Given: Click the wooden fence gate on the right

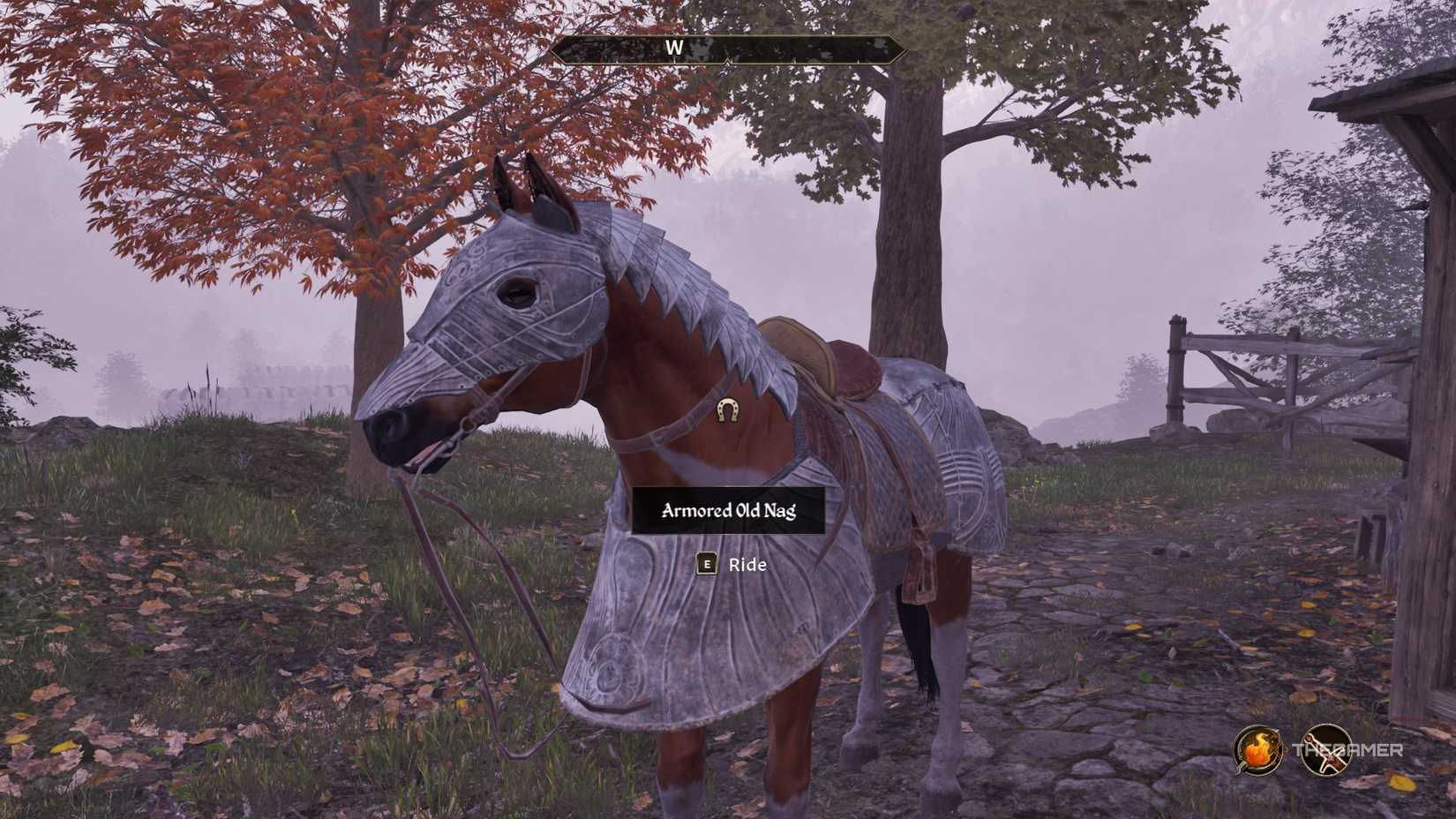Looking at the screenshot, I should (1244, 379).
